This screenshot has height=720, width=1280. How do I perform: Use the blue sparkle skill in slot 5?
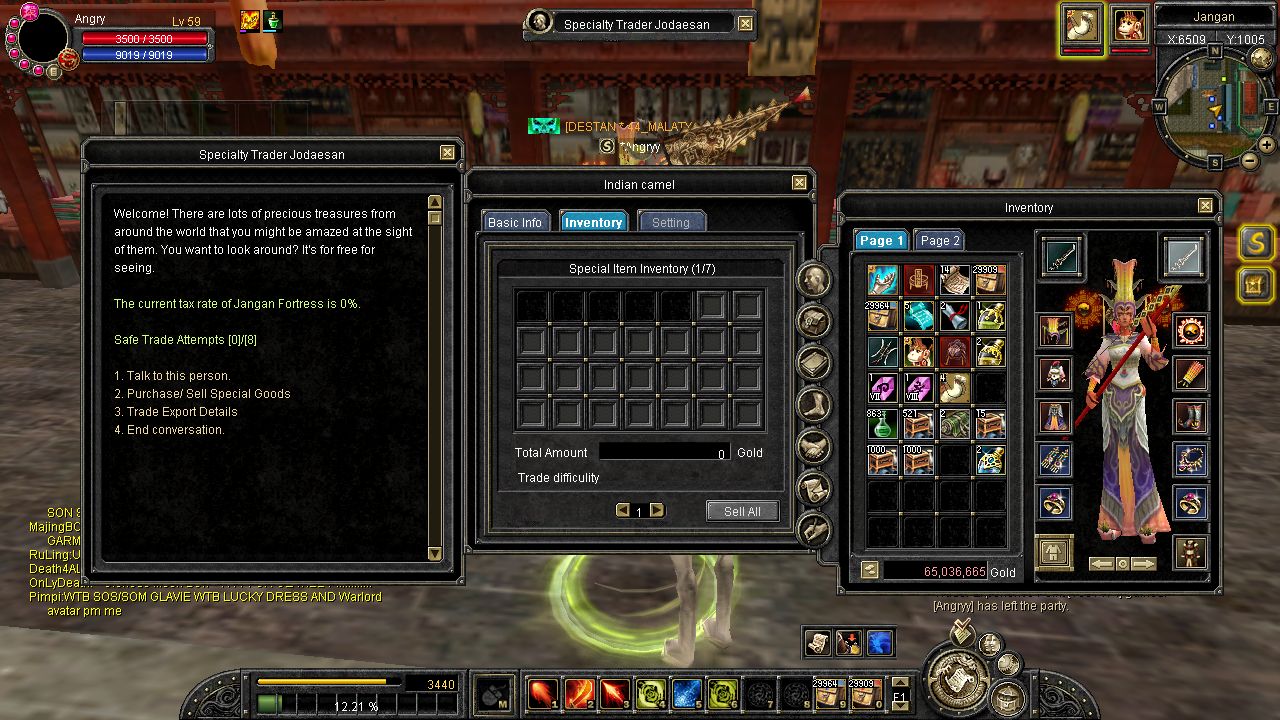pyautogui.click(x=686, y=692)
